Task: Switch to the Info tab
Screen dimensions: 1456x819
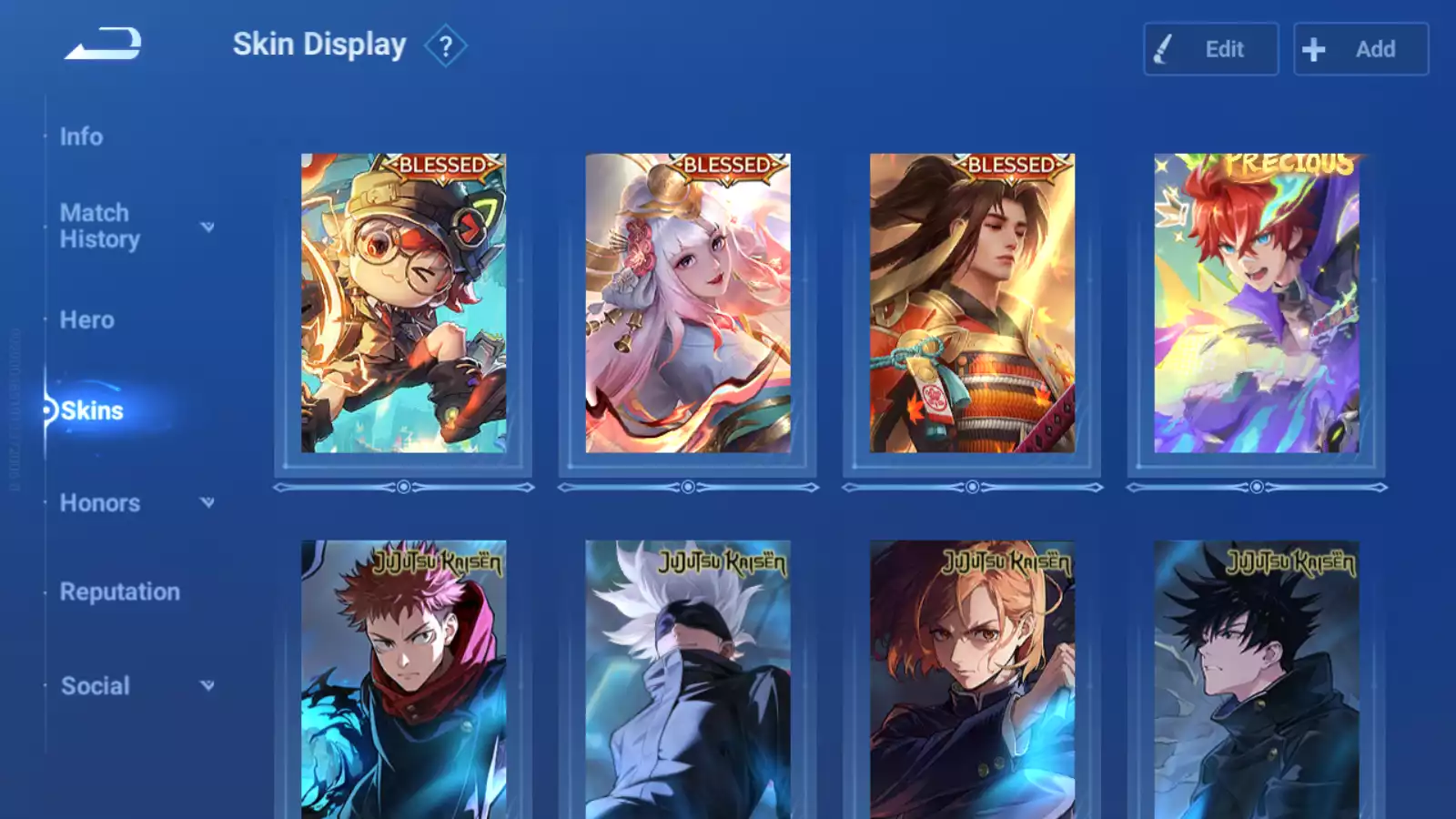Action: [81, 136]
